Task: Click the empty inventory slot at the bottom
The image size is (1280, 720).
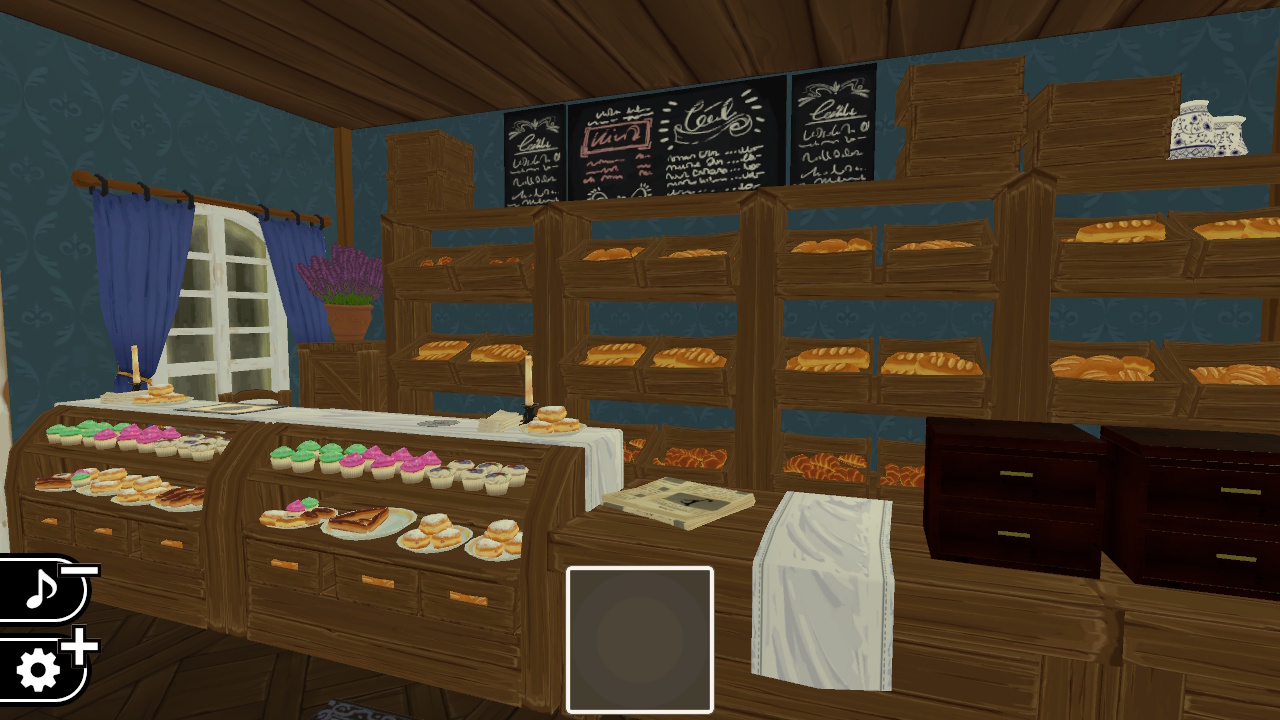Action: (639, 640)
